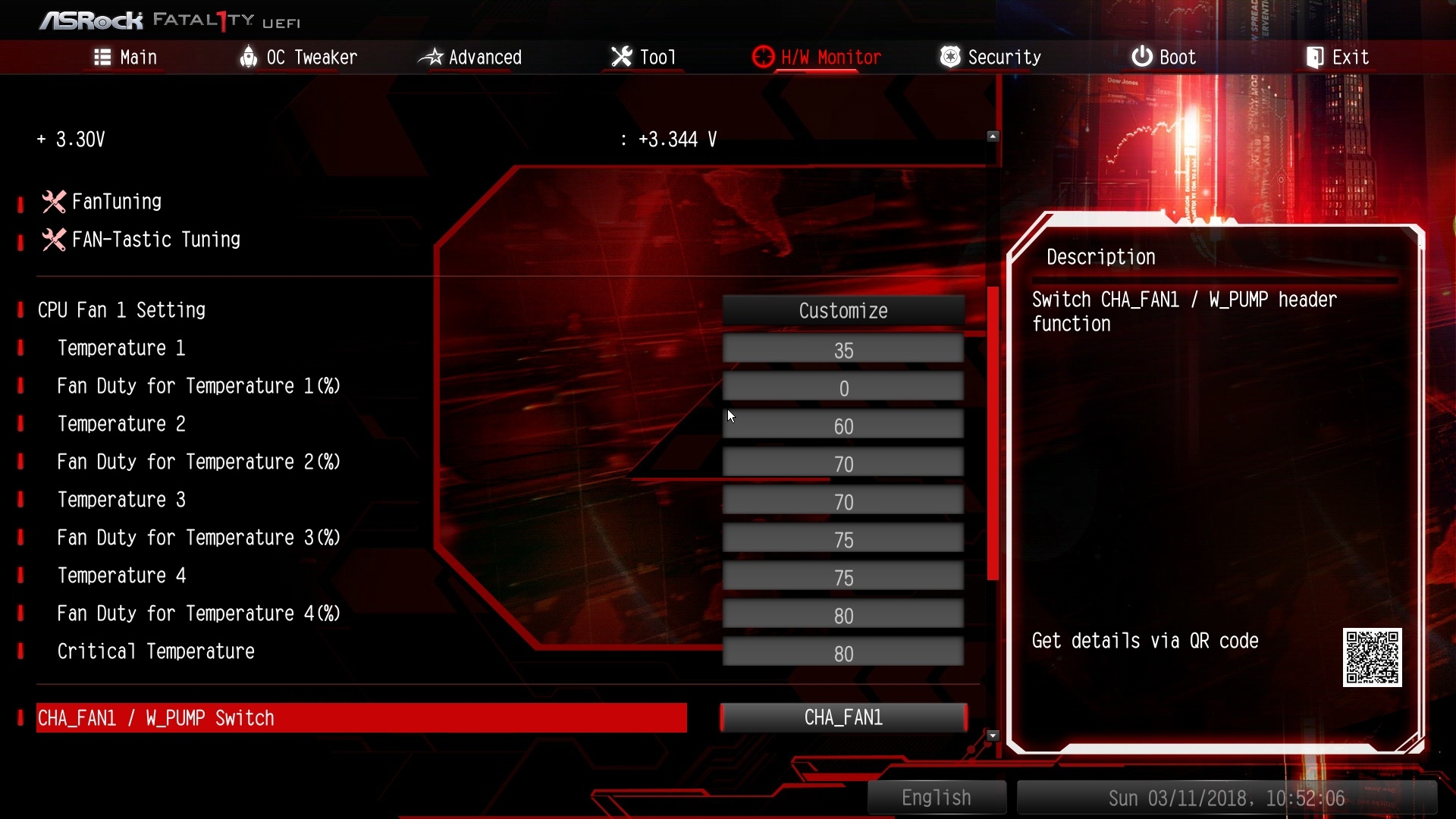
Task: Change the language with the English button
Action: point(936,798)
